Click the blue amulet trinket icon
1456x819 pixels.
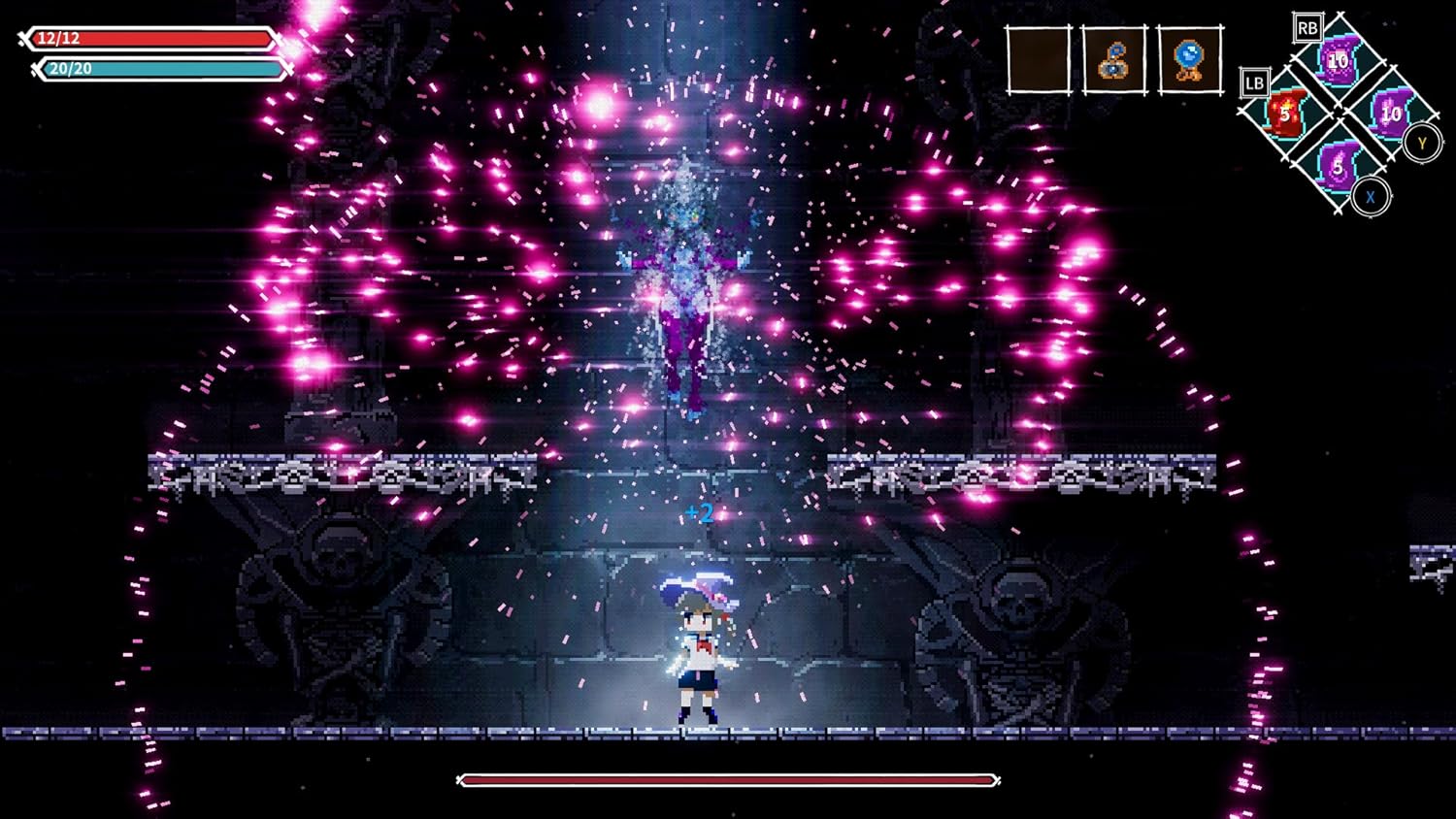1113,58
